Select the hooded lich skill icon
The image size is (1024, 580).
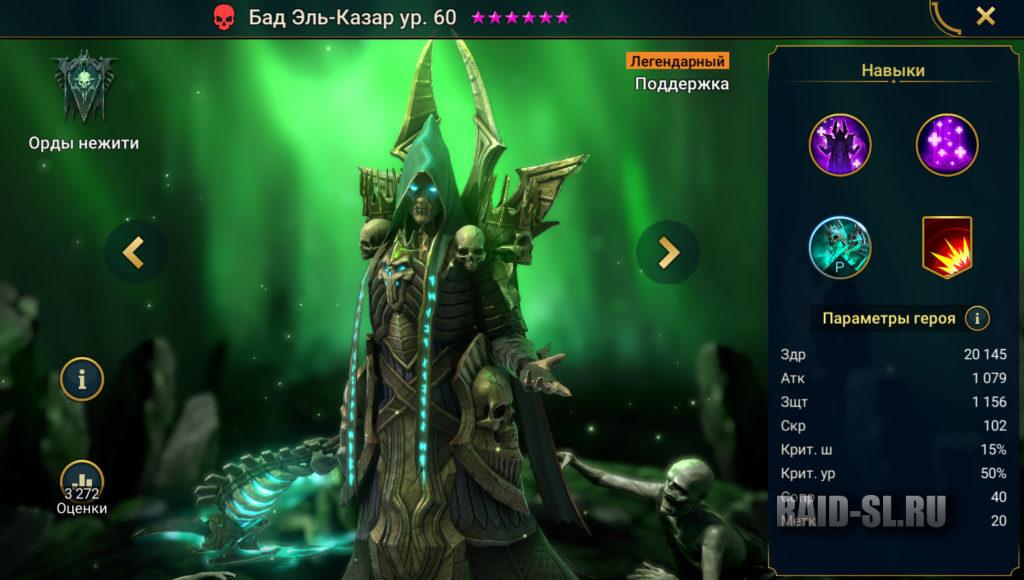840,144
